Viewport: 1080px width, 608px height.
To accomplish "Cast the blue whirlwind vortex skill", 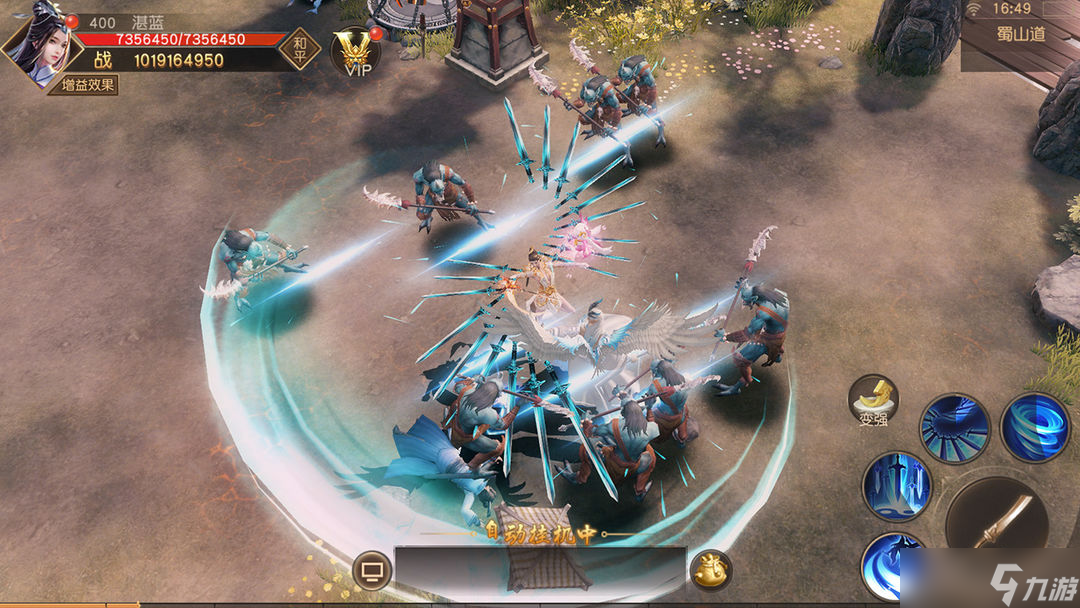I will coord(1034,427).
